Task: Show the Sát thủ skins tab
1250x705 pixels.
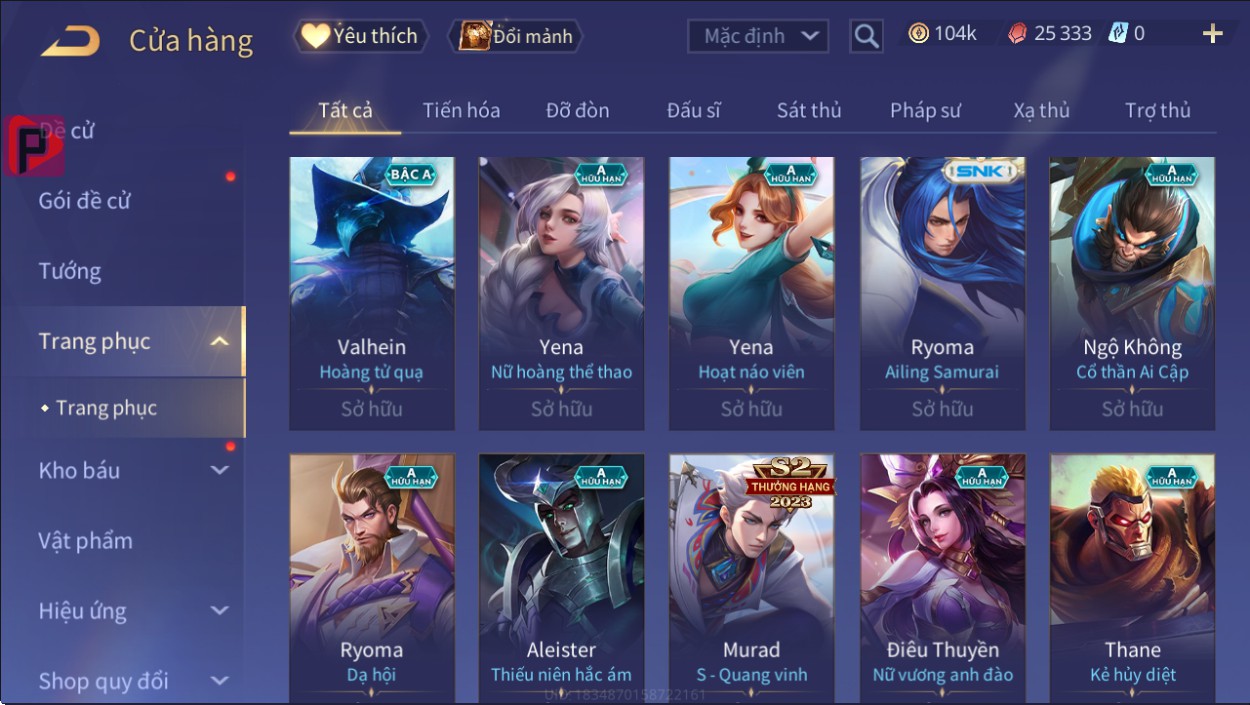Action: pos(809,110)
